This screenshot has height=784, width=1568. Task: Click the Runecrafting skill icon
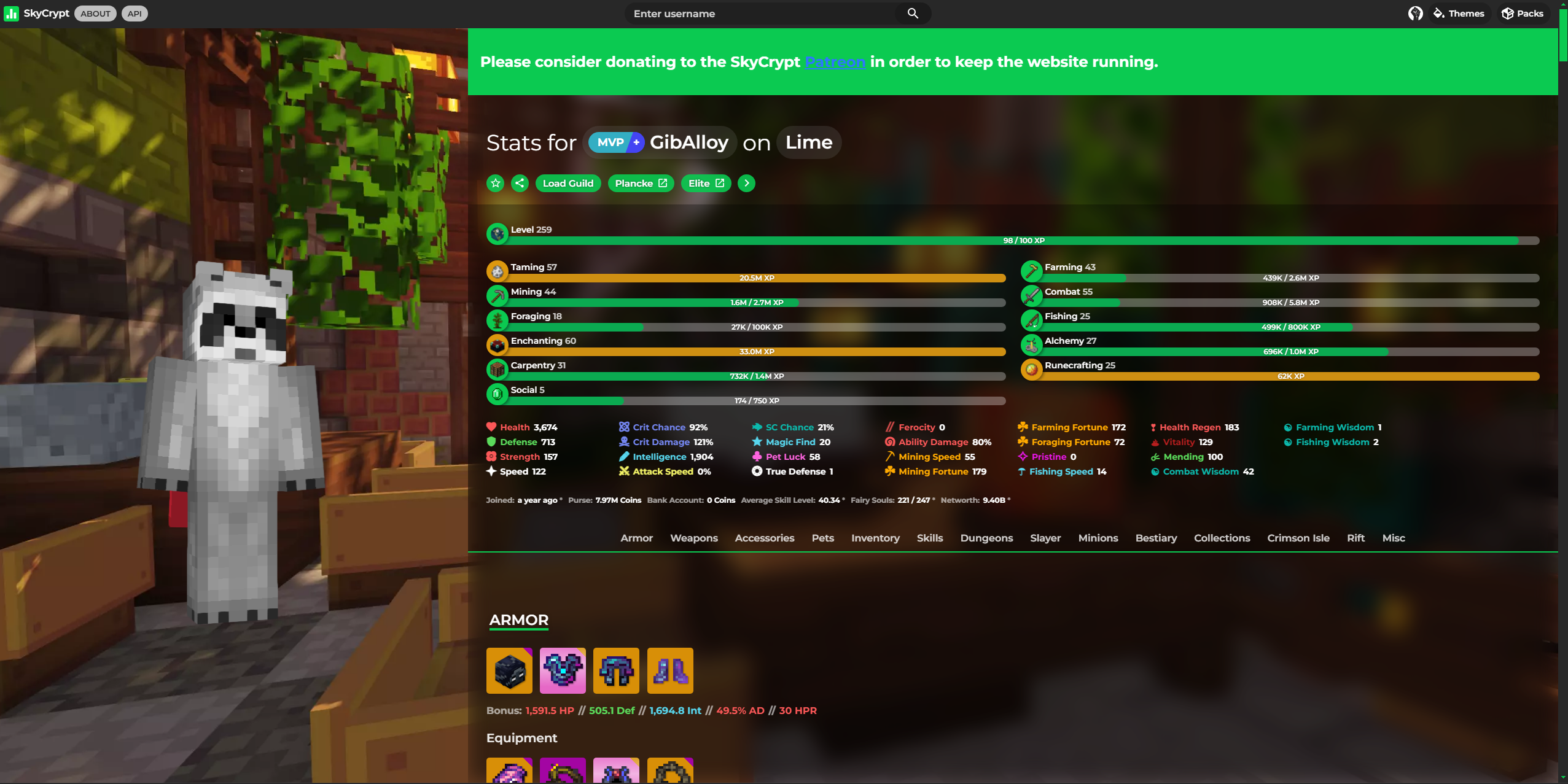1032,369
